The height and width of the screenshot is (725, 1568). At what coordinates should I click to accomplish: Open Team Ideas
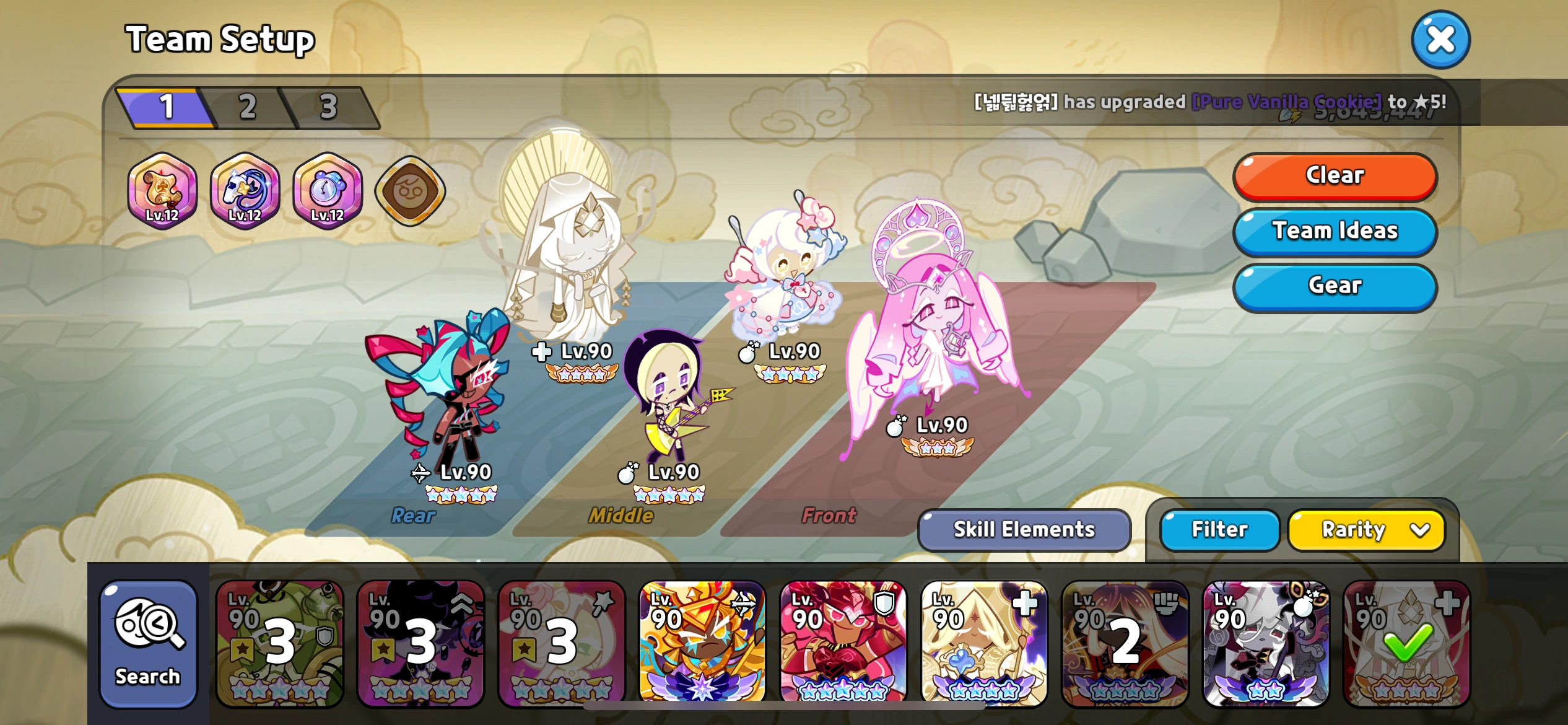click(x=1334, y=231)
